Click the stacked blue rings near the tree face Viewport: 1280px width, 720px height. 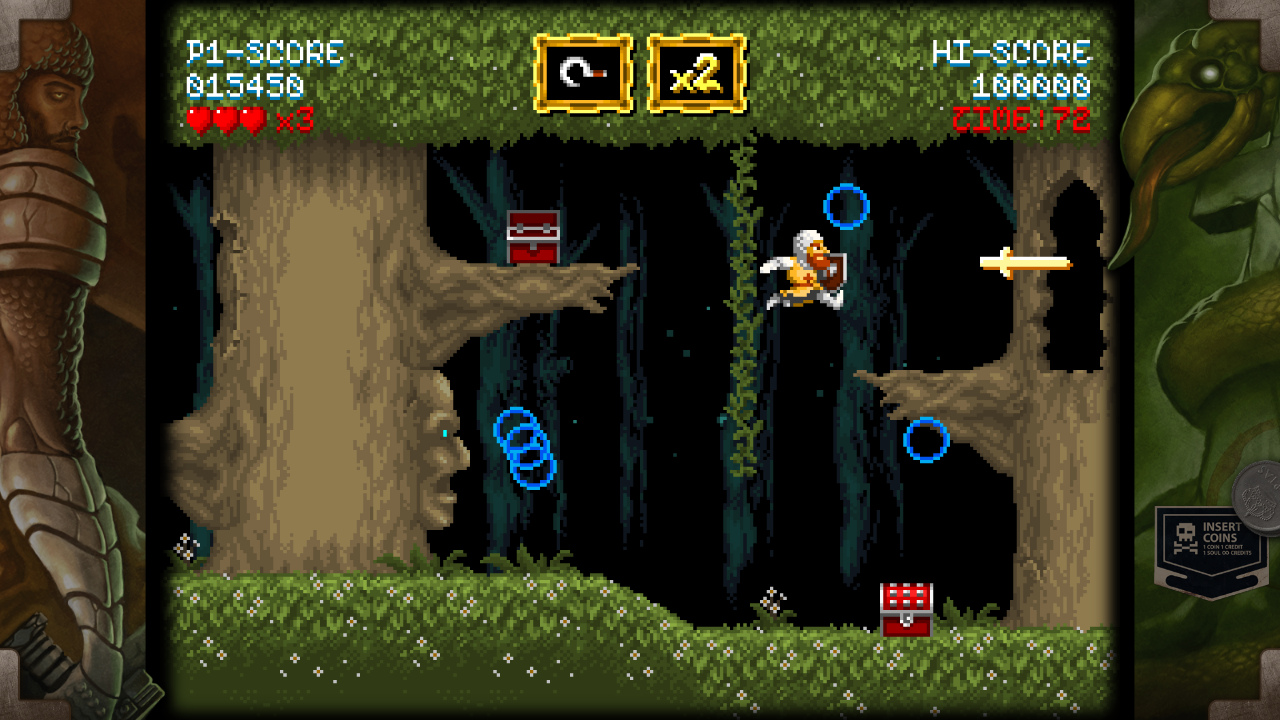tap(527, 450)
